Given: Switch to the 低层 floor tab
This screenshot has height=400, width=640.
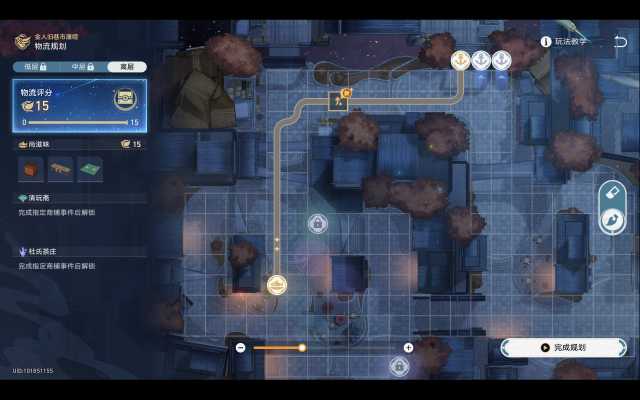Looking at the screenshot, I should tap(37, 67).
